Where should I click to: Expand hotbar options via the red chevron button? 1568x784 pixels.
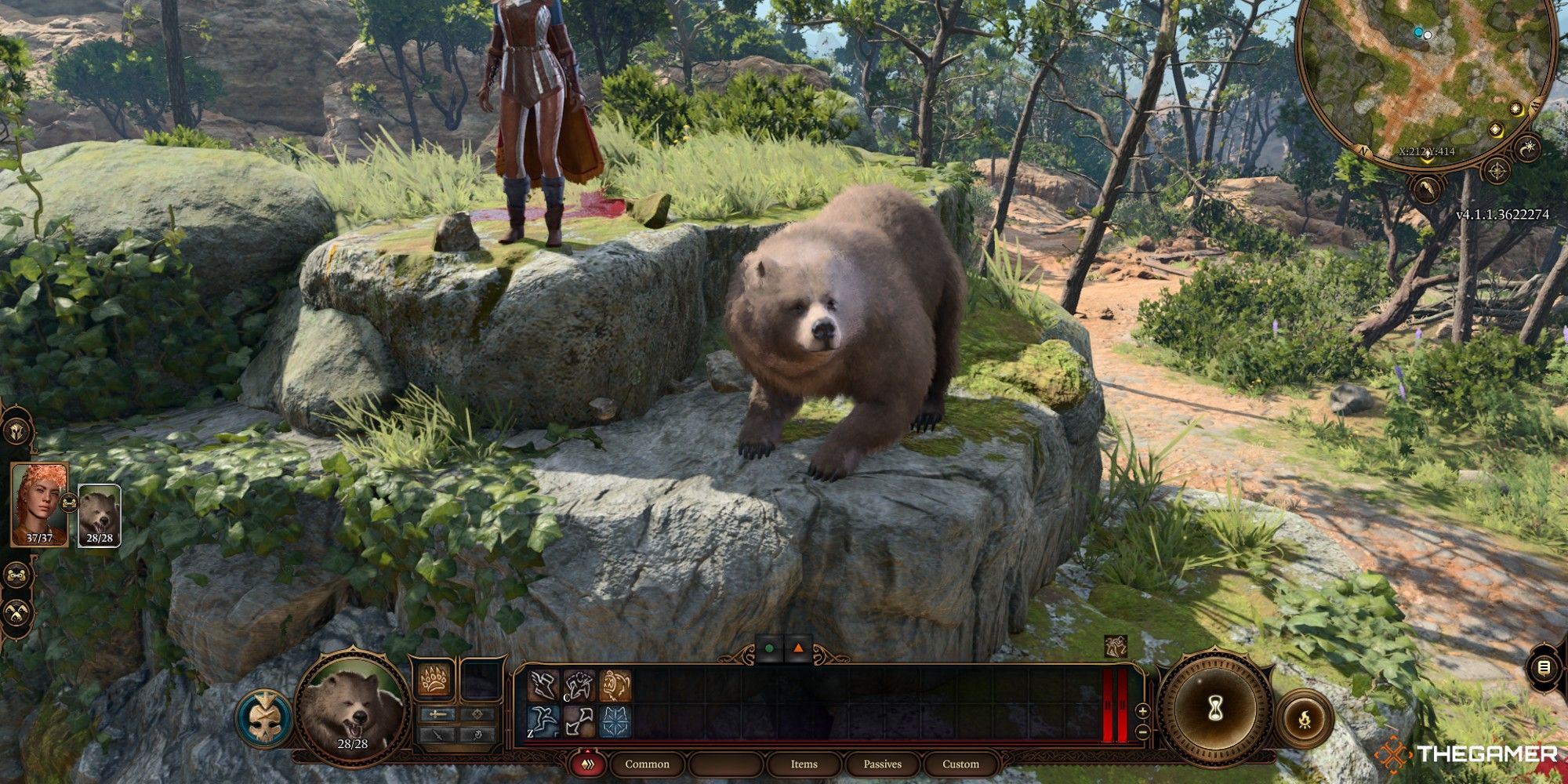pyautogui.click(x=588, y=764)
